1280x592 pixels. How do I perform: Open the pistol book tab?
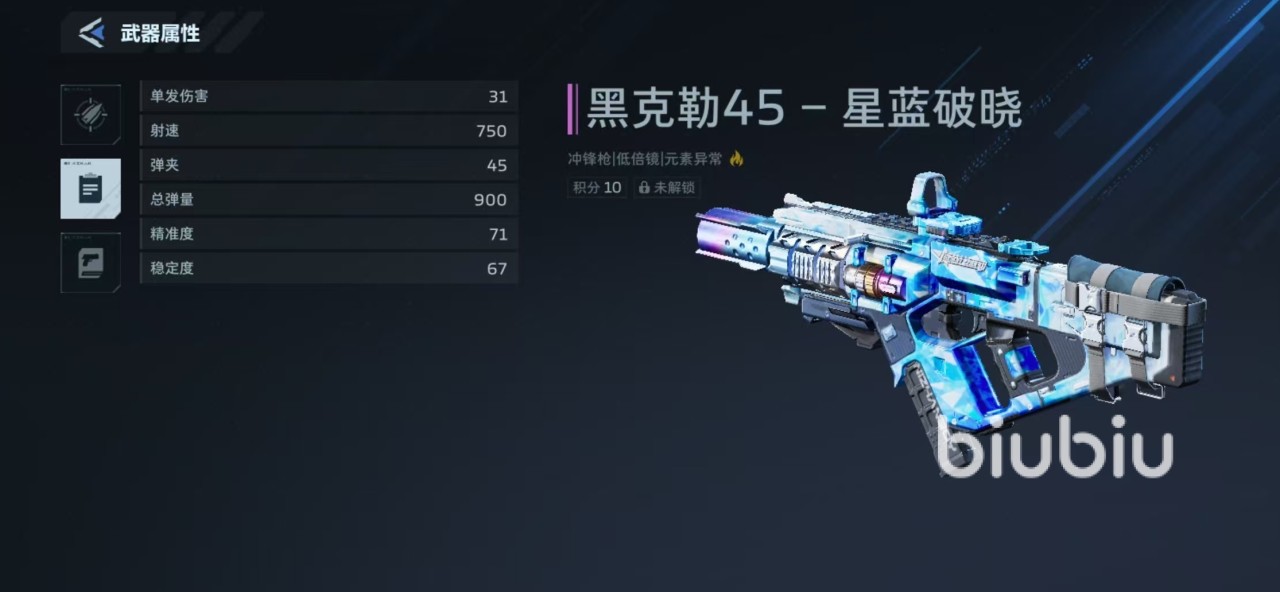(90, 263)
